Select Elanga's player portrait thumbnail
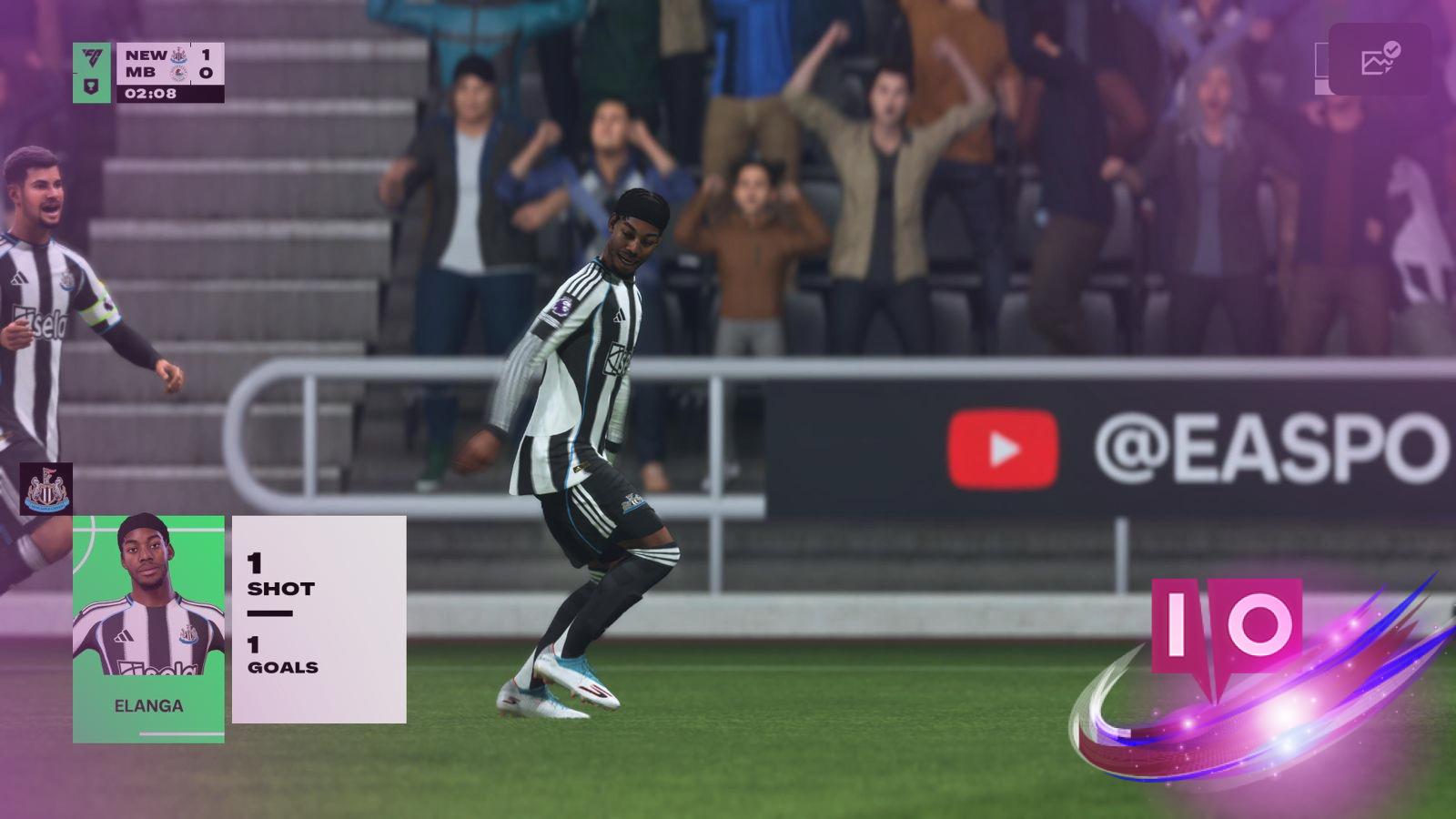 146,596
